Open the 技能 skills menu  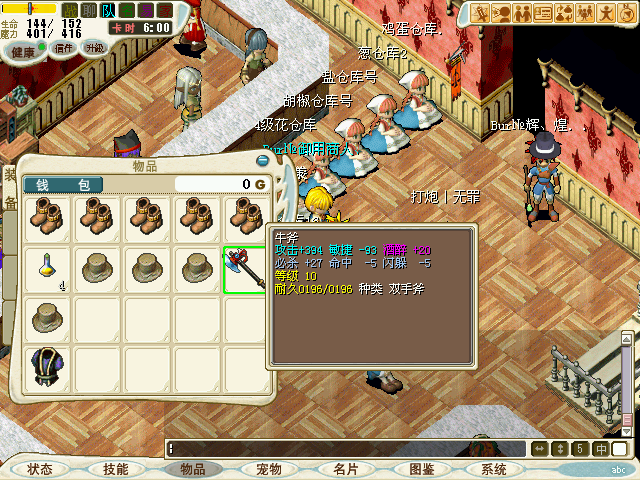[115, 468]
